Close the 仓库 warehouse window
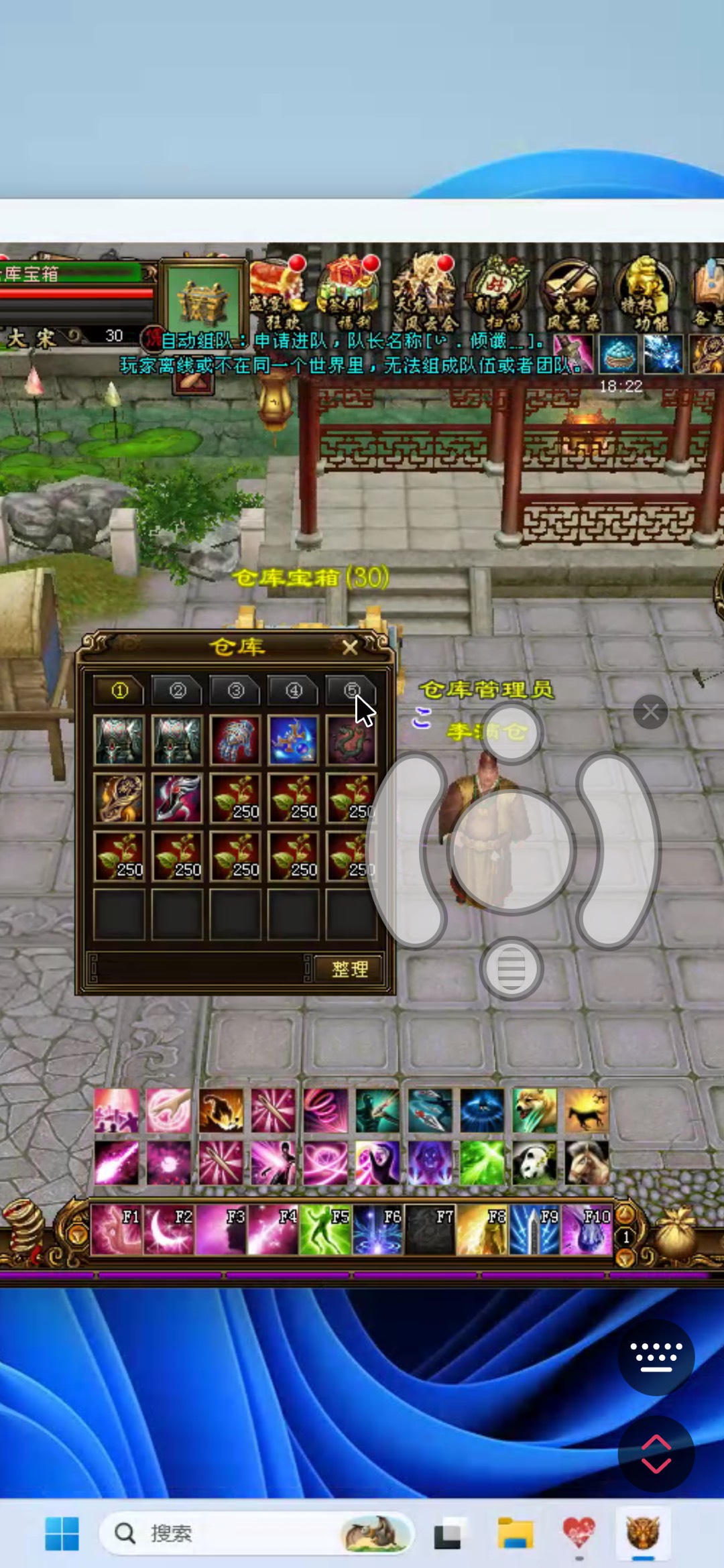The height and width of the screenshot is (1568, 724). [x=349, y=648]
